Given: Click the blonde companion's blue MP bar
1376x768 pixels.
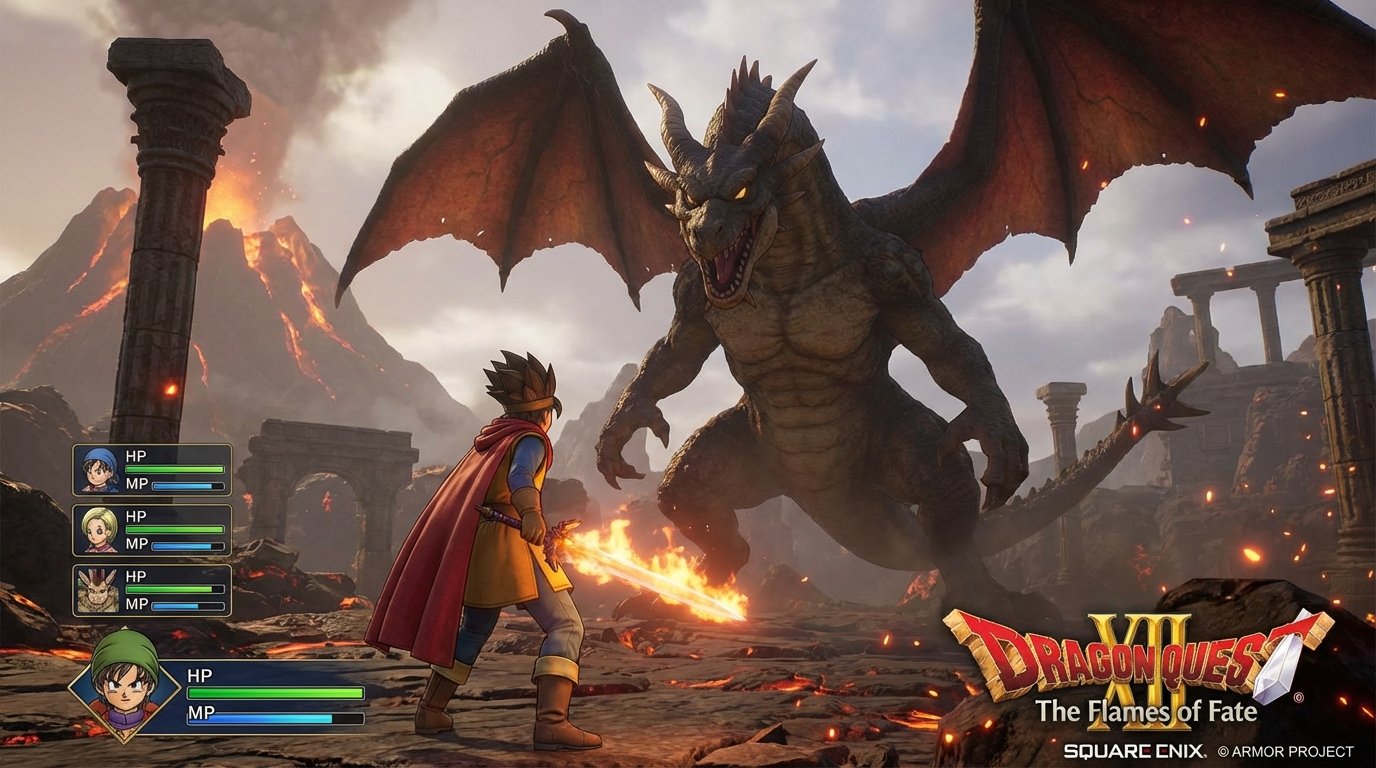Looking at the screenshot, I should tap(188, 548).
